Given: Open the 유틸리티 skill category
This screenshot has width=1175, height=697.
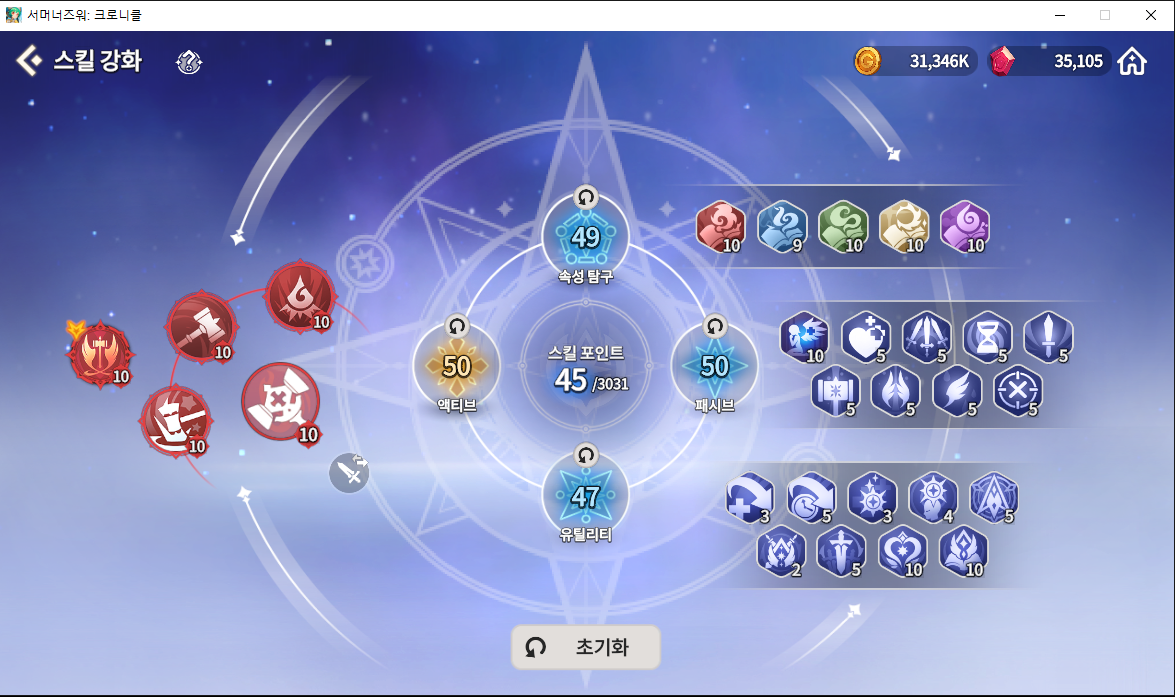Looking at the screenshot, I should pos(585,496).
